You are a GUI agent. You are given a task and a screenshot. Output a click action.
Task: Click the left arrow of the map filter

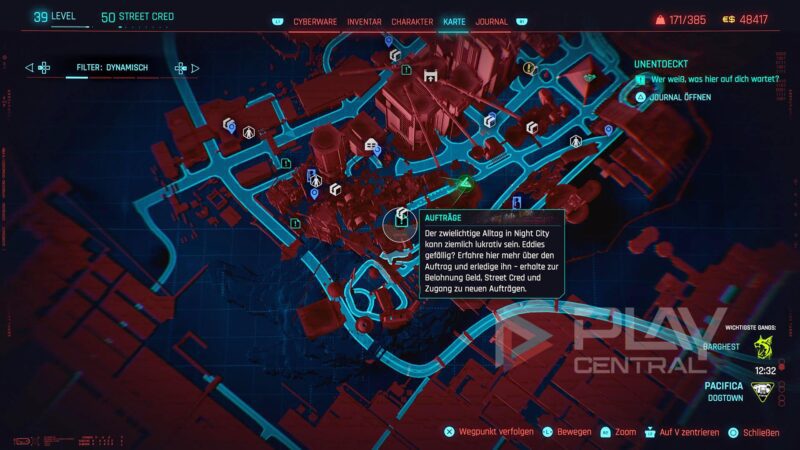tap(30, 68)
